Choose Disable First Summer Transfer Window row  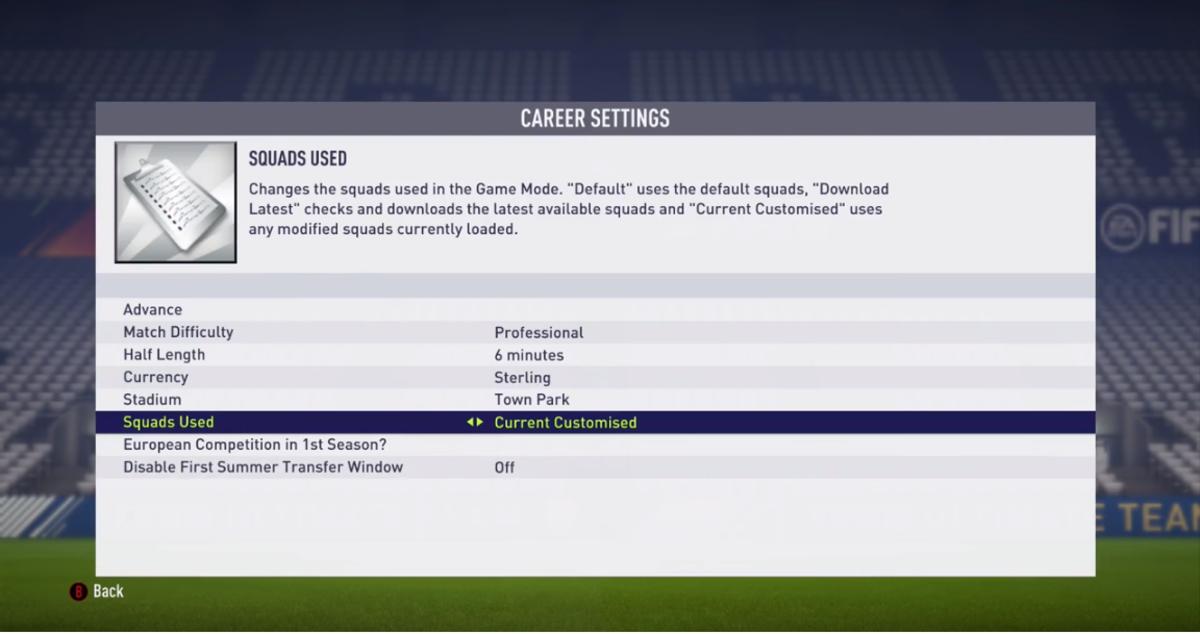[263, 467]
